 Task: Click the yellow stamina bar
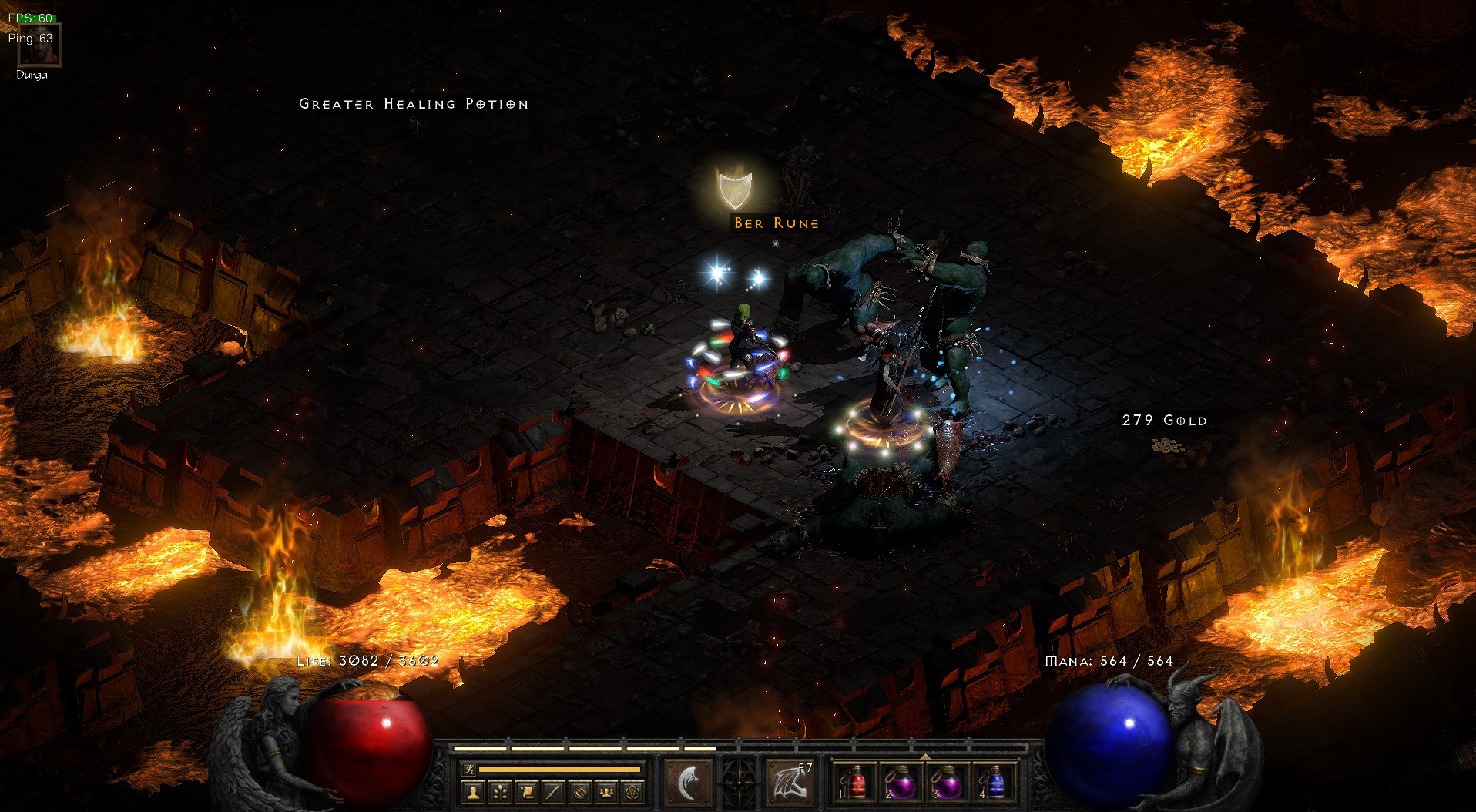tap(559, 769)
